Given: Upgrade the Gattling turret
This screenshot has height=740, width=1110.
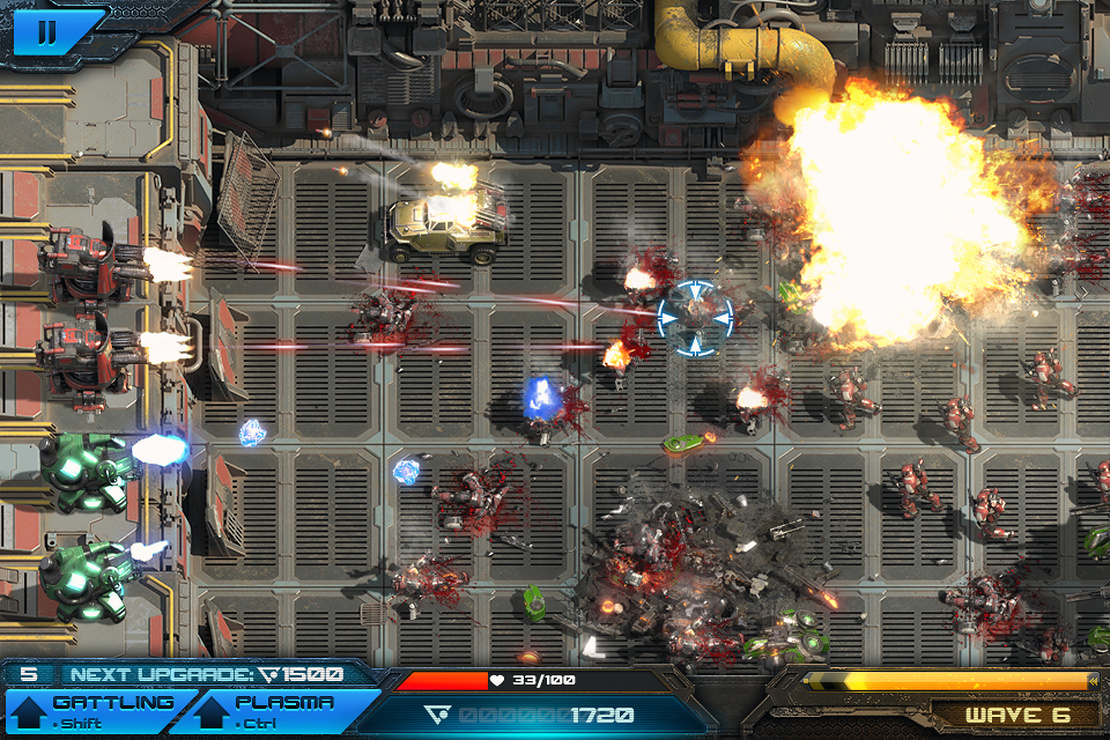Looking at the screenshot, I should (92, 710).
